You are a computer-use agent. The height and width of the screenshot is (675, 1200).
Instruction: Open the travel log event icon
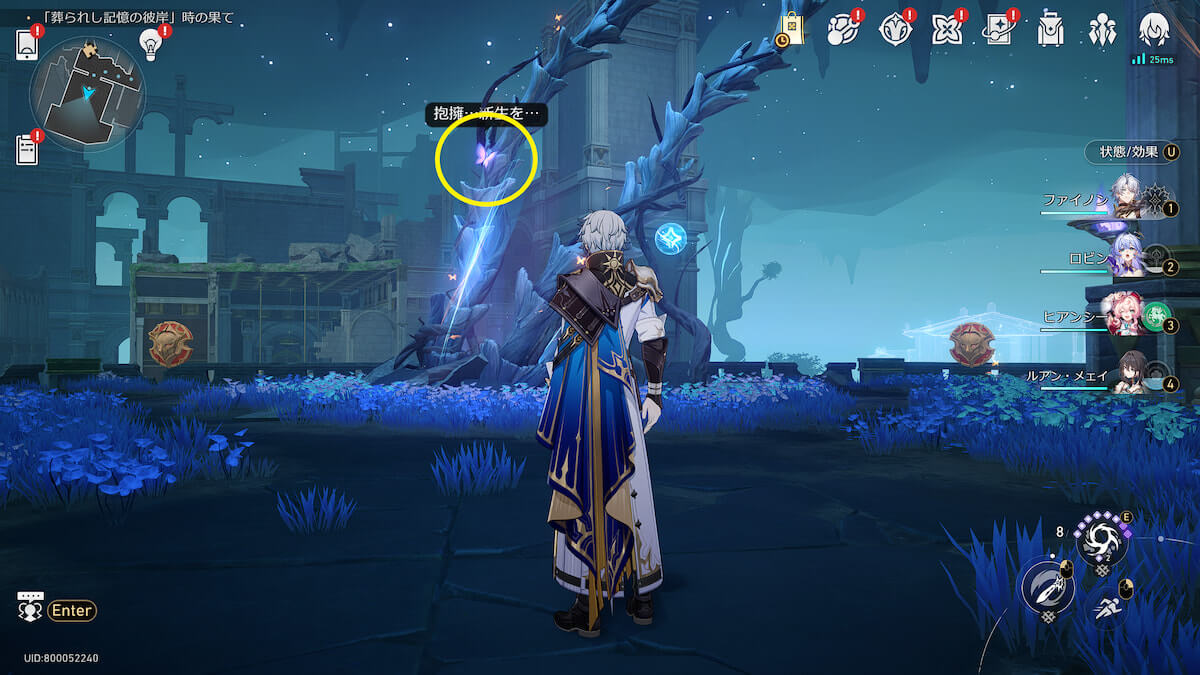point(843,30)
